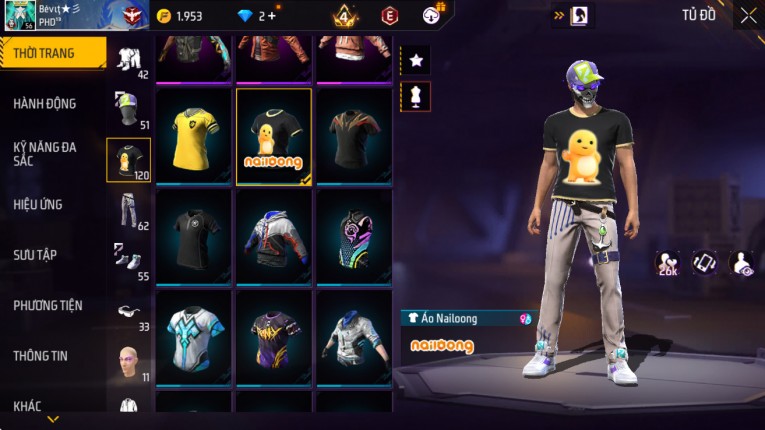Choose the yellow t-shirt item
The height and width of the screenshot is (430, 765).
[x=195, y=137]
